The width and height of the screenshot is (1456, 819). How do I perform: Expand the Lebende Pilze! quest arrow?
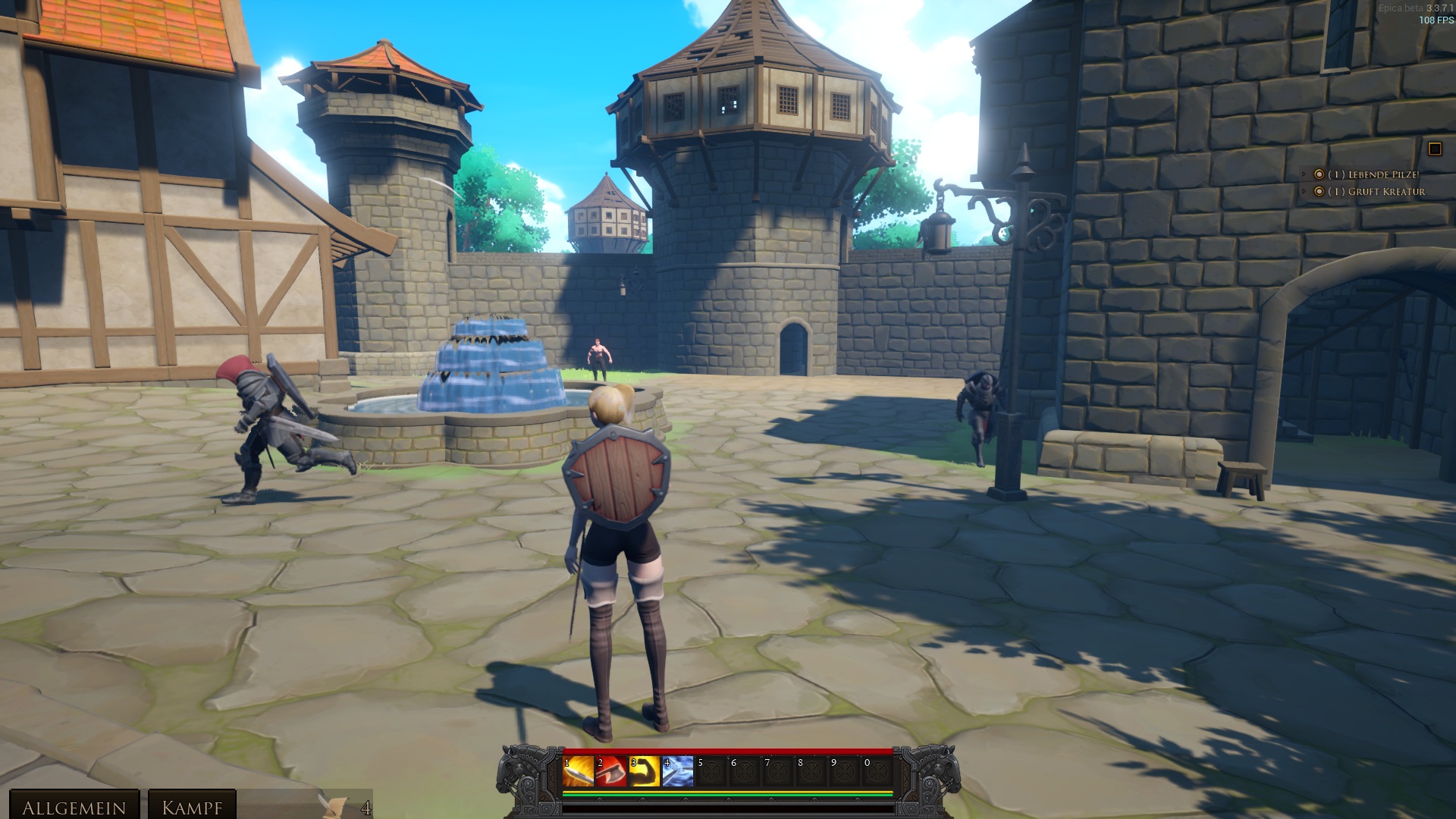1304,174
